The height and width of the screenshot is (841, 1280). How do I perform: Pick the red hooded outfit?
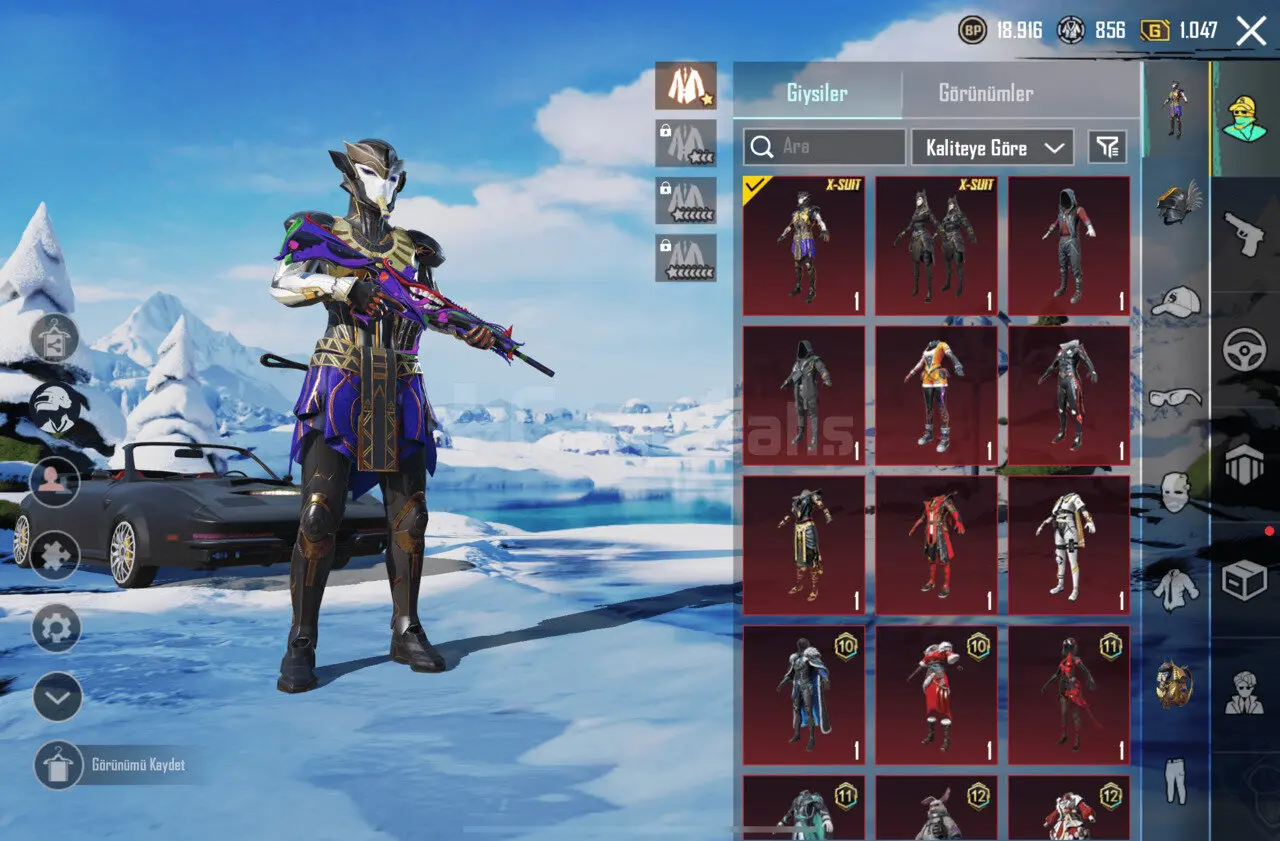point(1069,246)
